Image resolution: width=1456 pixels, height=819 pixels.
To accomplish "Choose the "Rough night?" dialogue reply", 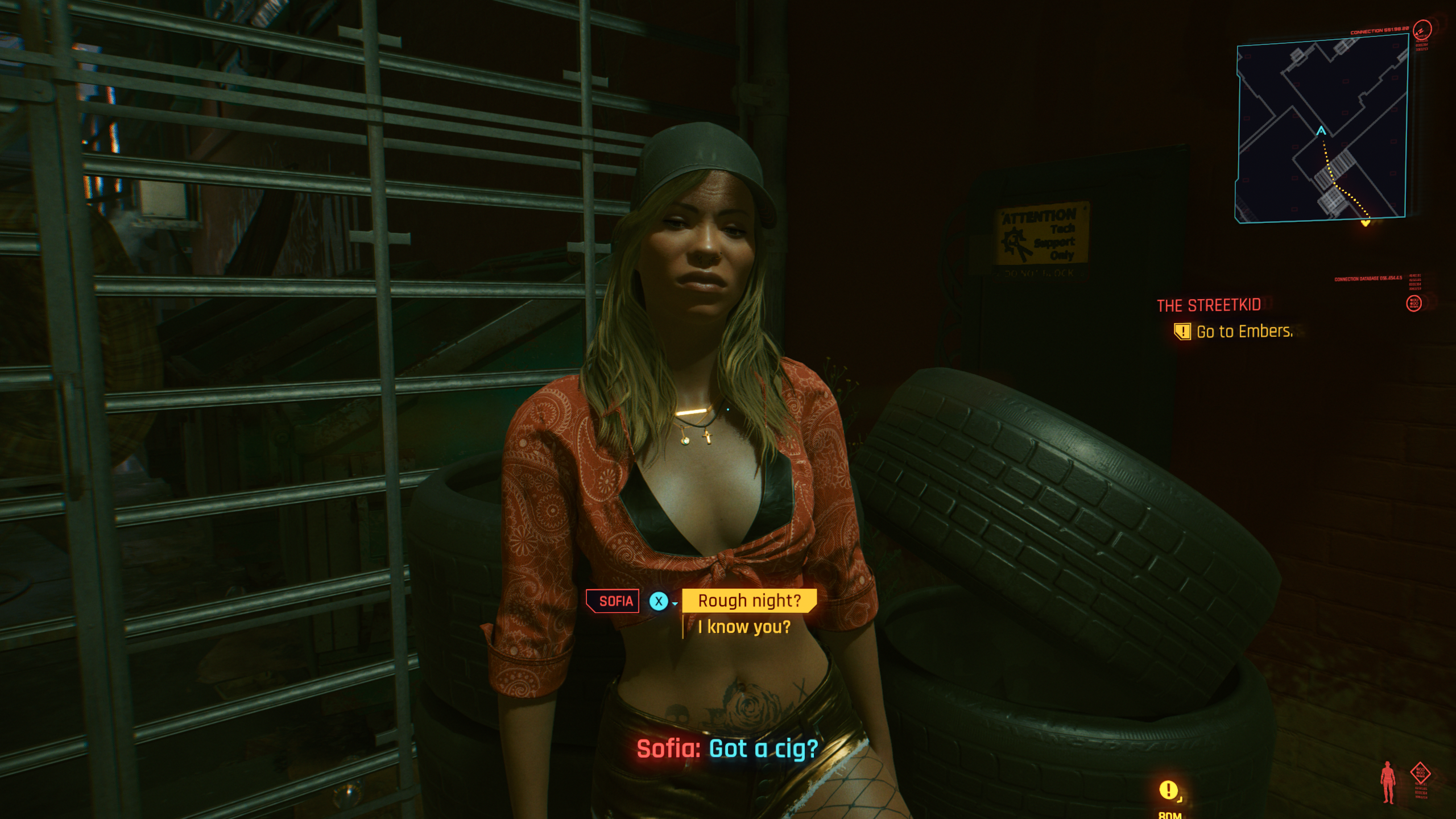I will (x=749, y=601).
